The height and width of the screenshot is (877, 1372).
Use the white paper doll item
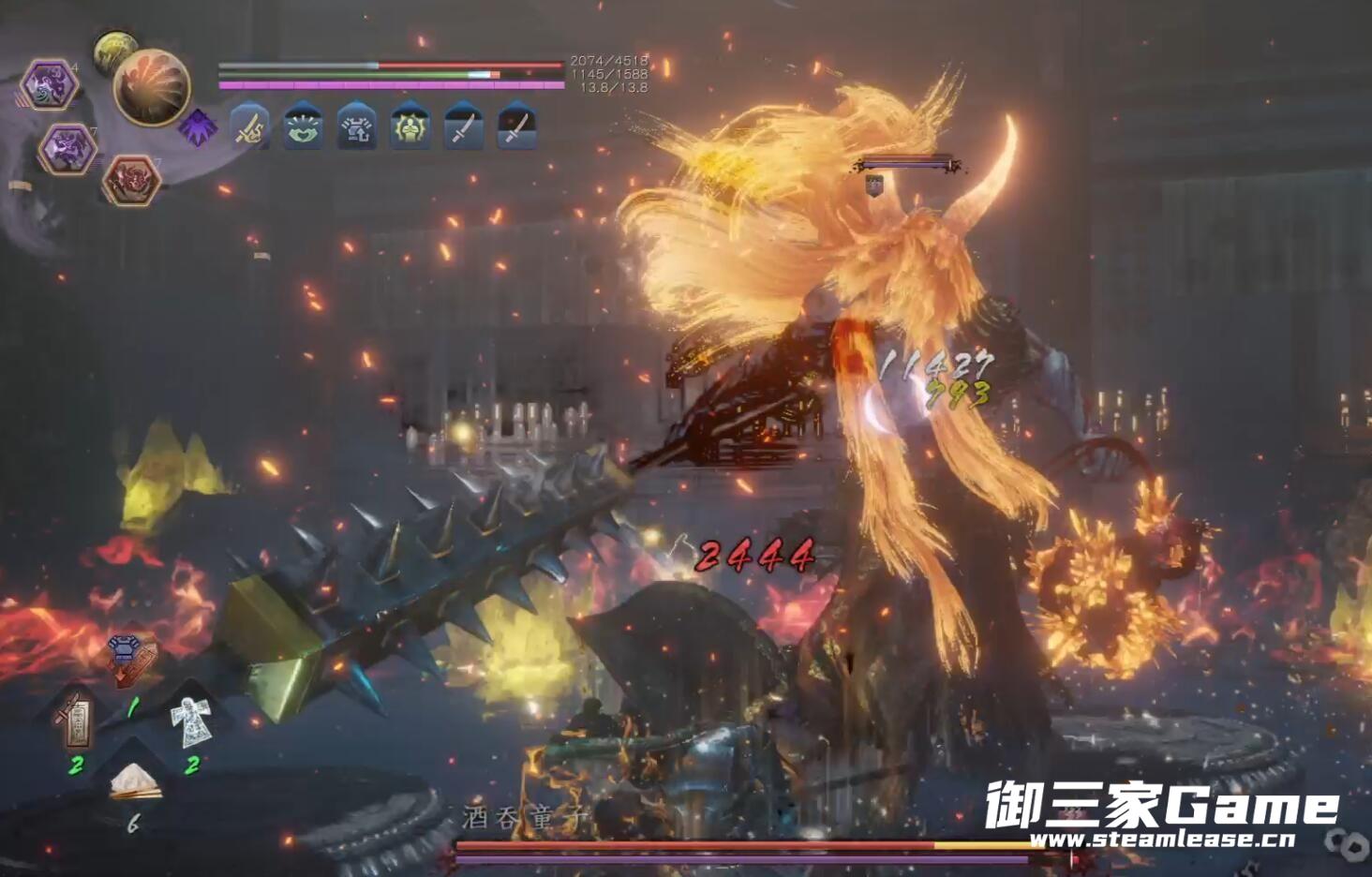[190, 720]
